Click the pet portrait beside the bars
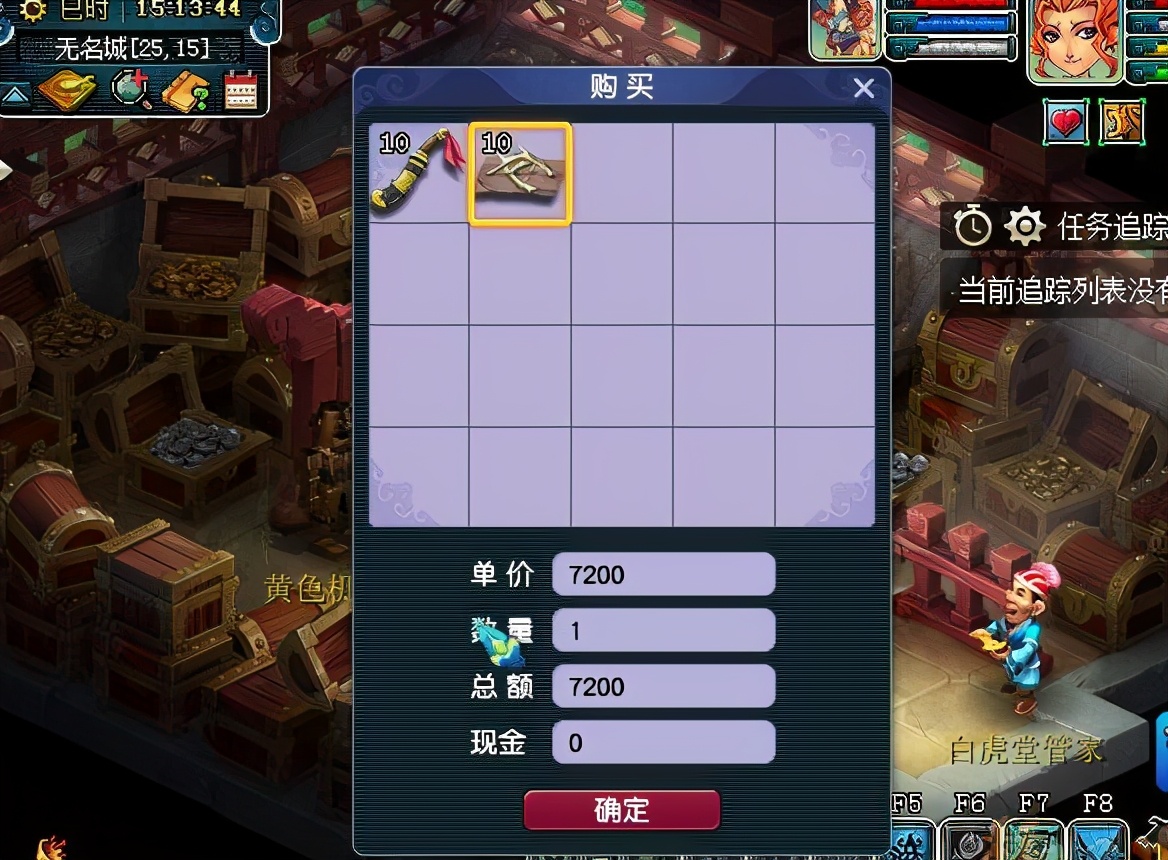The image size is (1168, 860). [846, 30]
